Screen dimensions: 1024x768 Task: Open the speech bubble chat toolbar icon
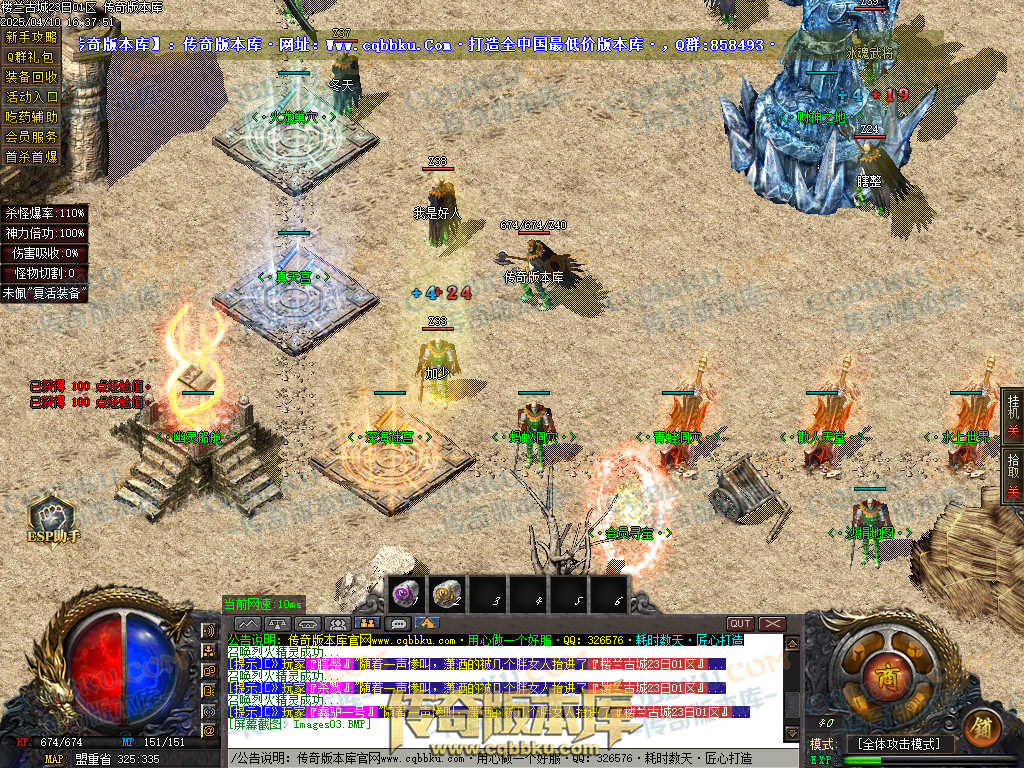point(397,624)
